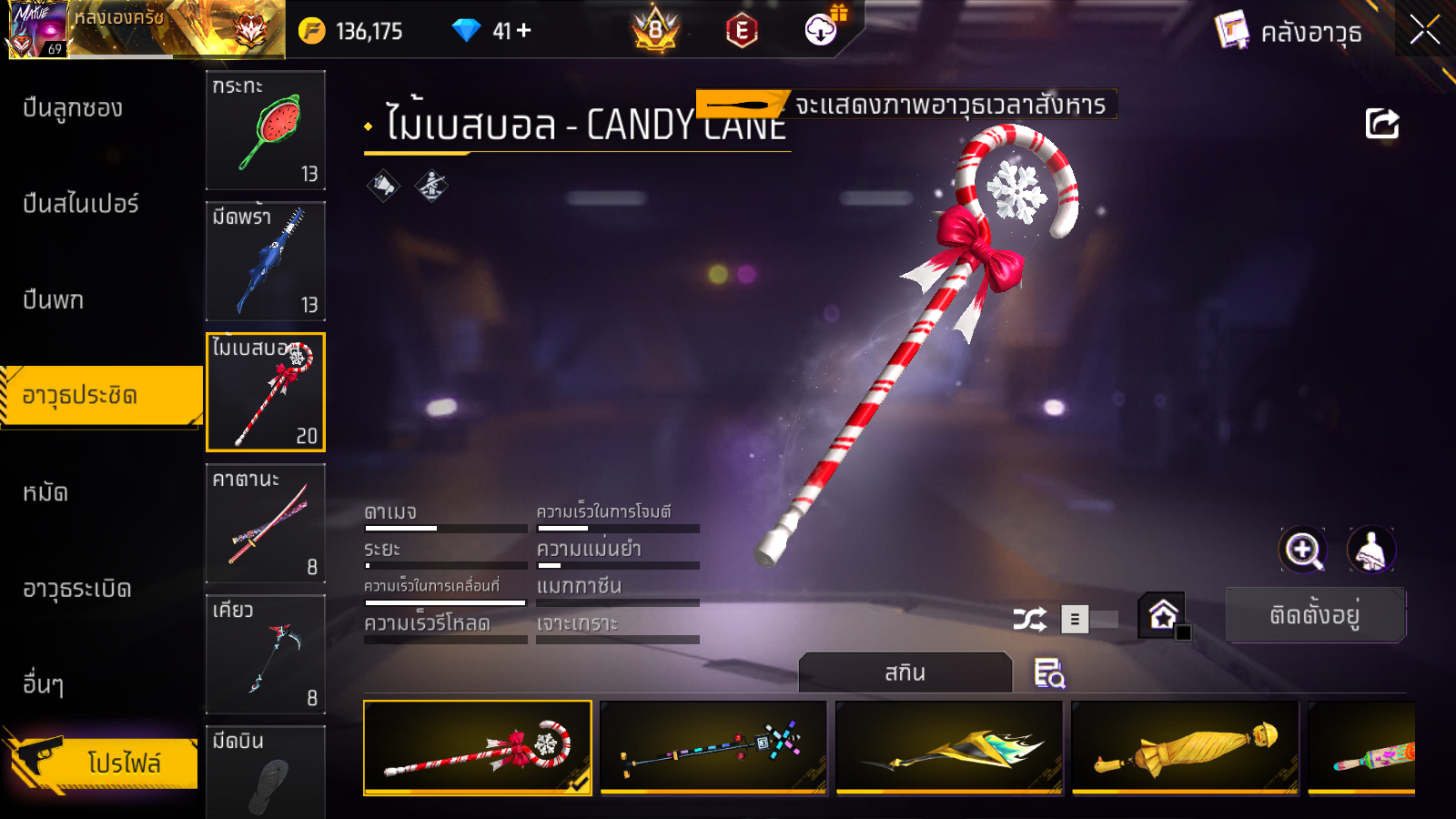Screen dimensions: 1456x819
Task: Select the ปืนลูกซอง shotgun category
Action: click(x=73, y=108)
